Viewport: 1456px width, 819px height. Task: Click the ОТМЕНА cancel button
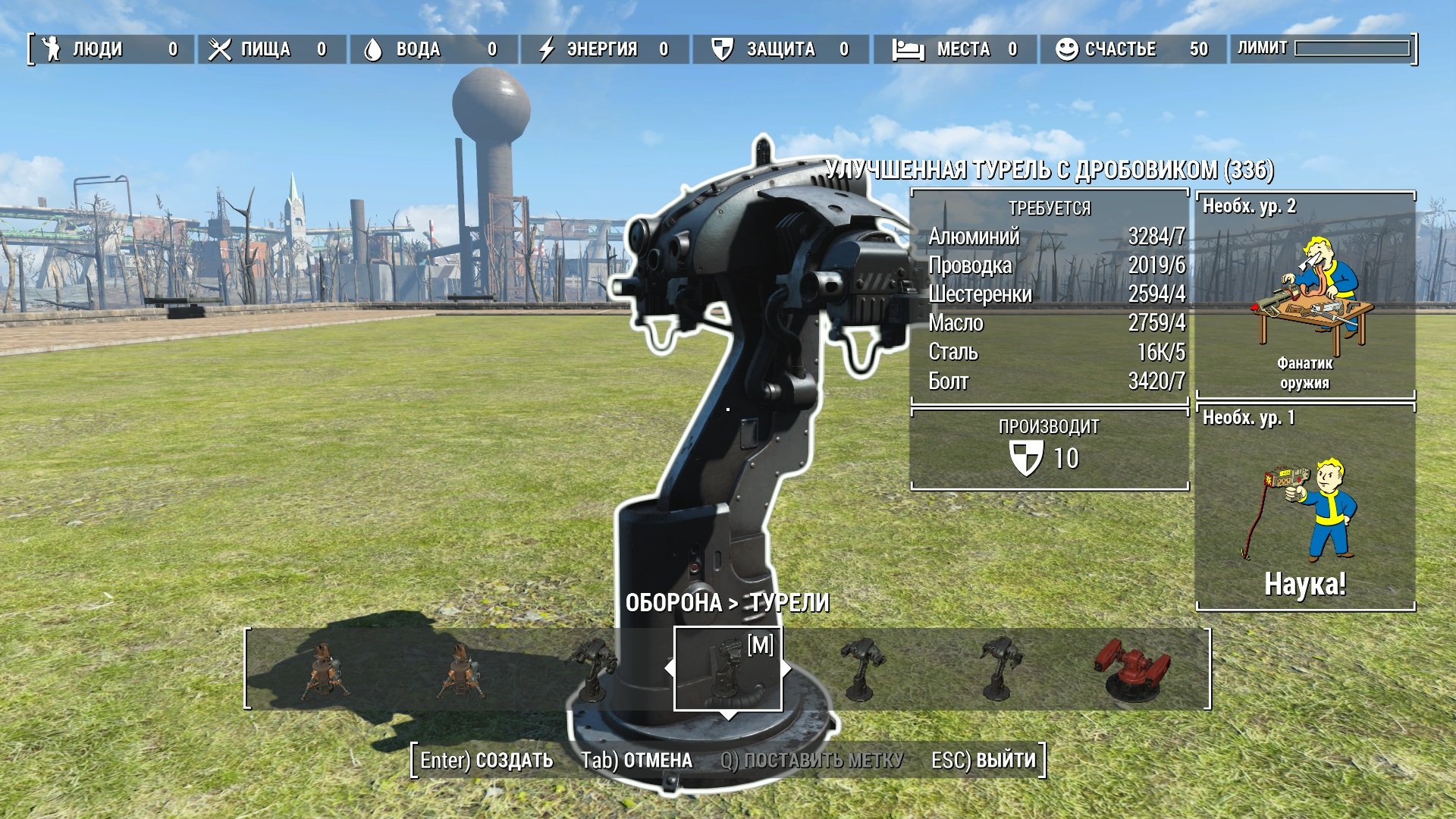(636, 761)
